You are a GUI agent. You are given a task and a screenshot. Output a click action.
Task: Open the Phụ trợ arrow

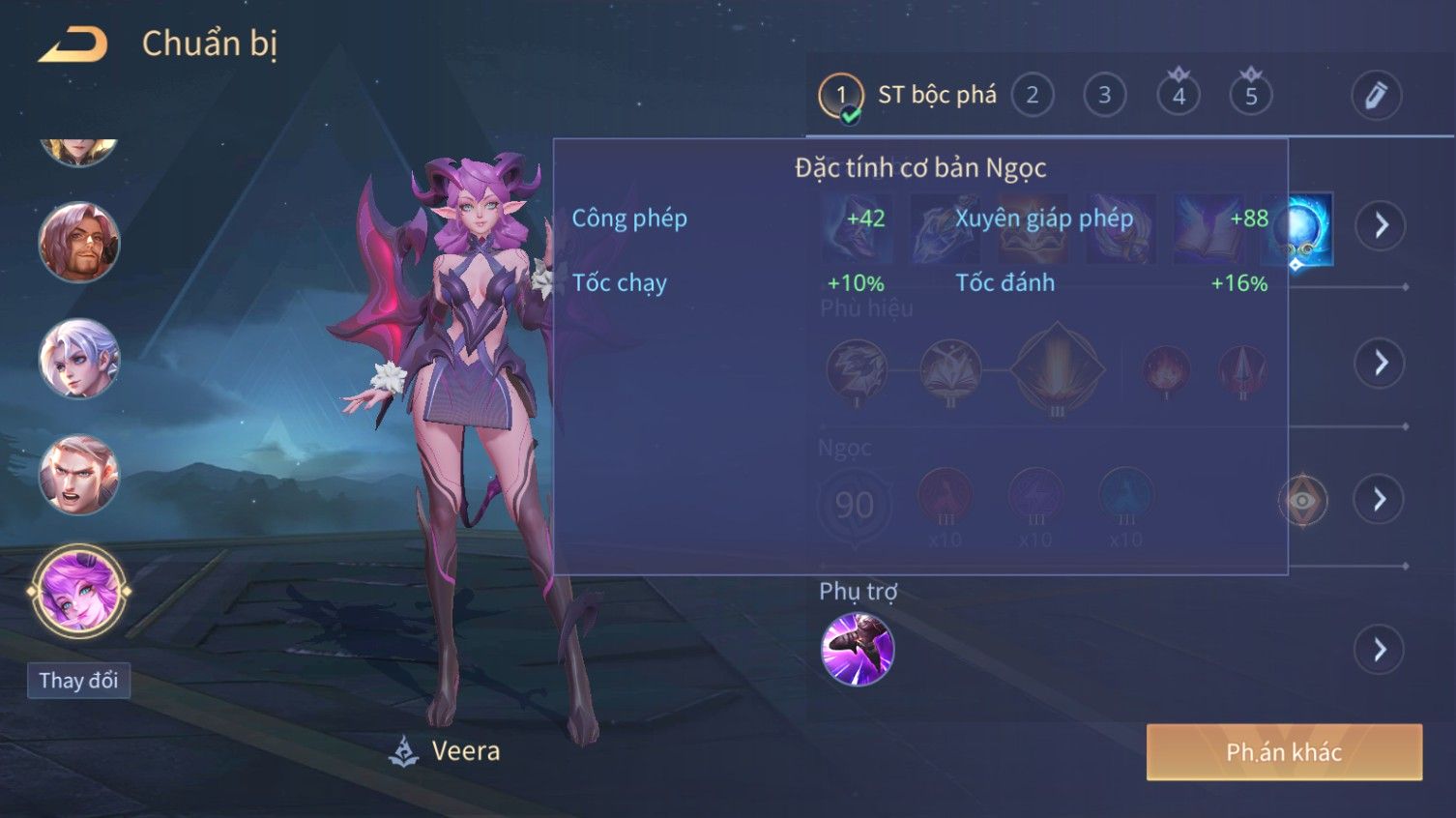coord(1380,650)
